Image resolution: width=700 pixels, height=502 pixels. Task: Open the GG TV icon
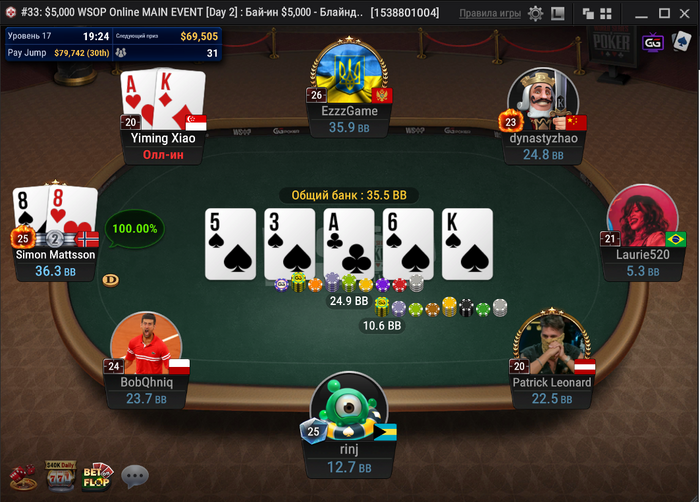click(x=653, y=42)
